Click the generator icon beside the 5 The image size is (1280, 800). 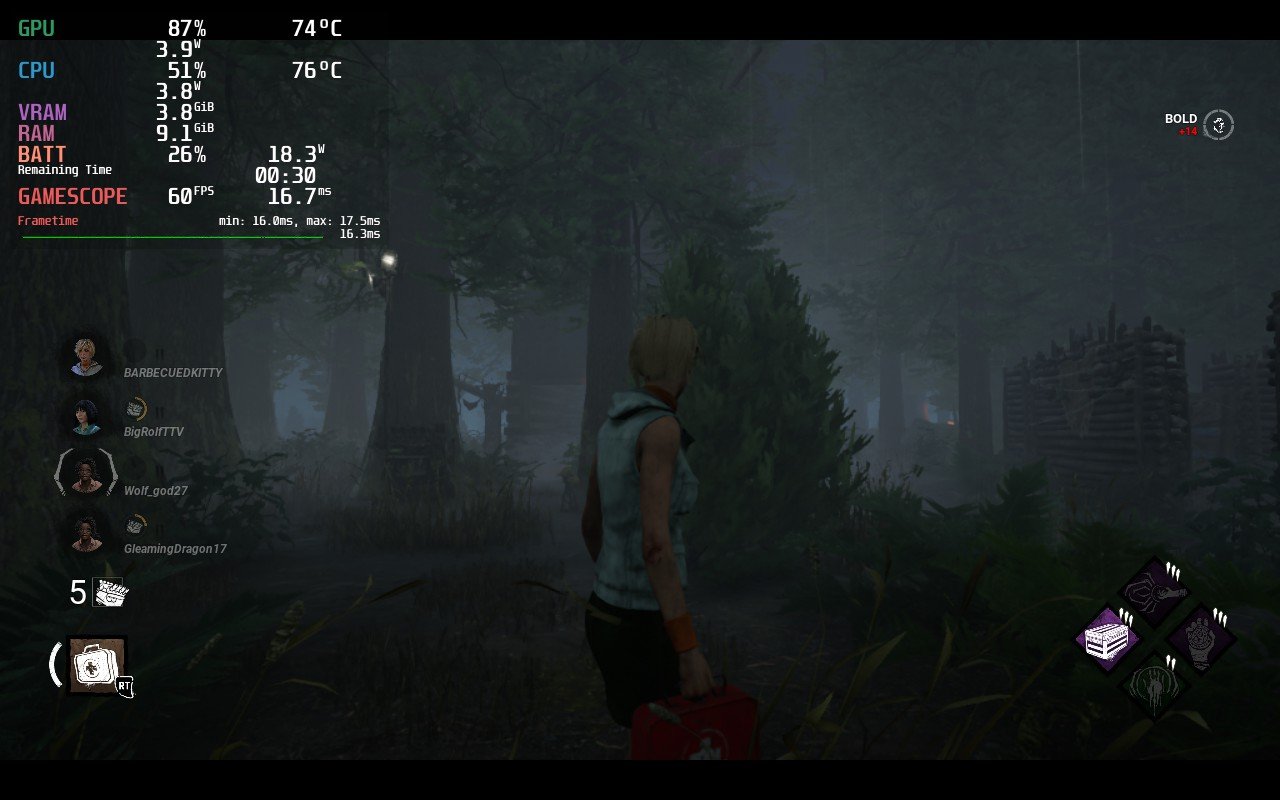pyautogui.click(x=111, y=592)
